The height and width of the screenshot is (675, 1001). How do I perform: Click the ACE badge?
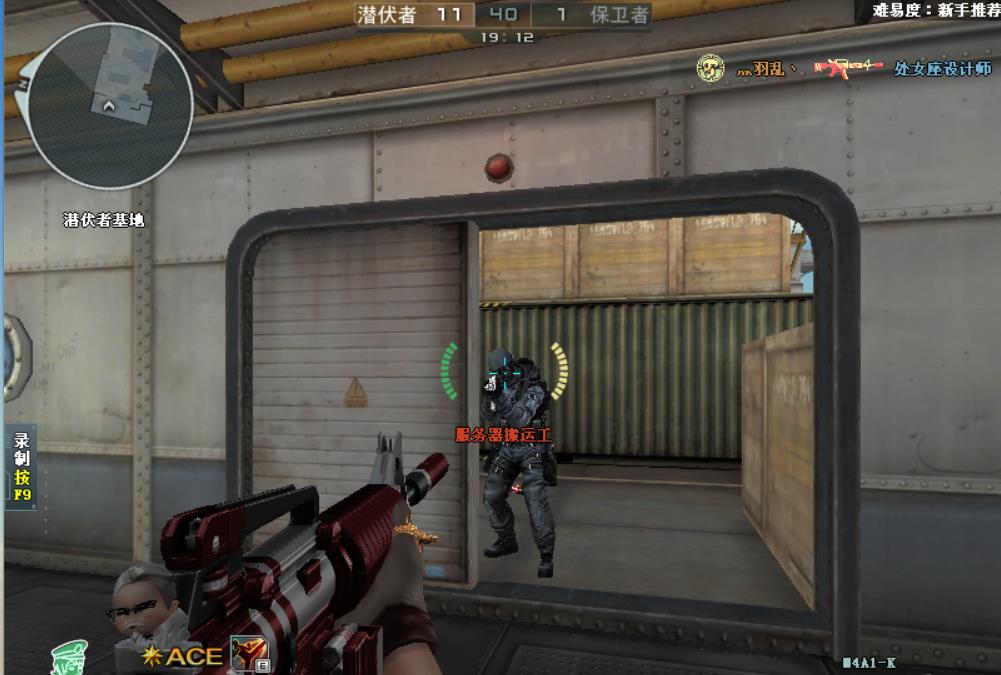(x=184, y=656)
